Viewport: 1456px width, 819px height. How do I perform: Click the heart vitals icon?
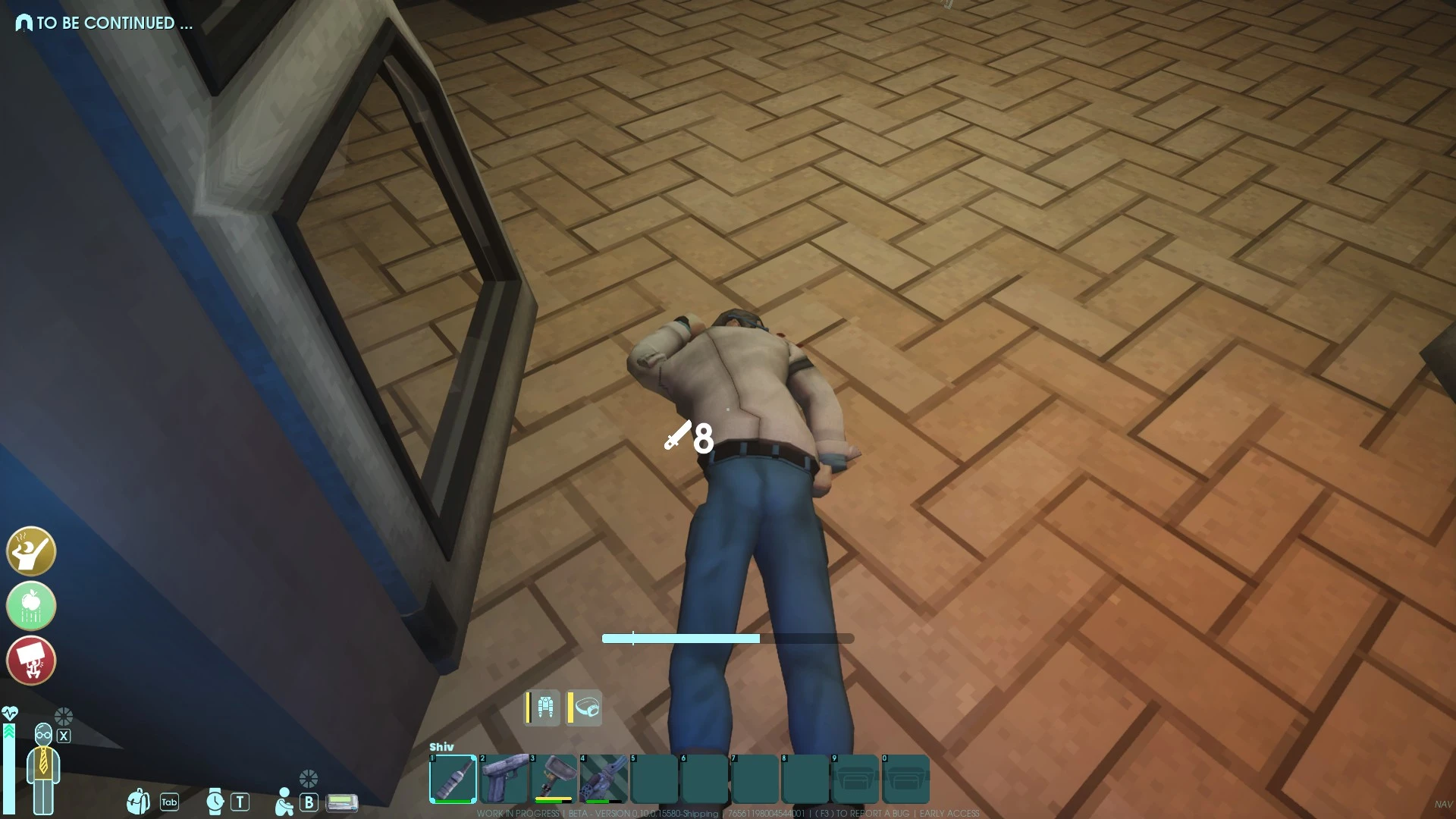(11, 714)
